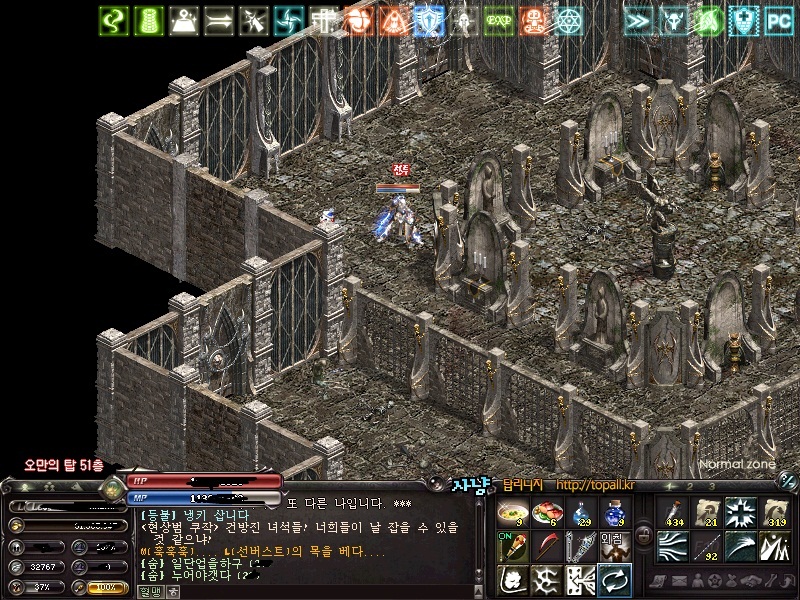
Task: Select the red scythe hotbar slot
Action: pos(545,547)
